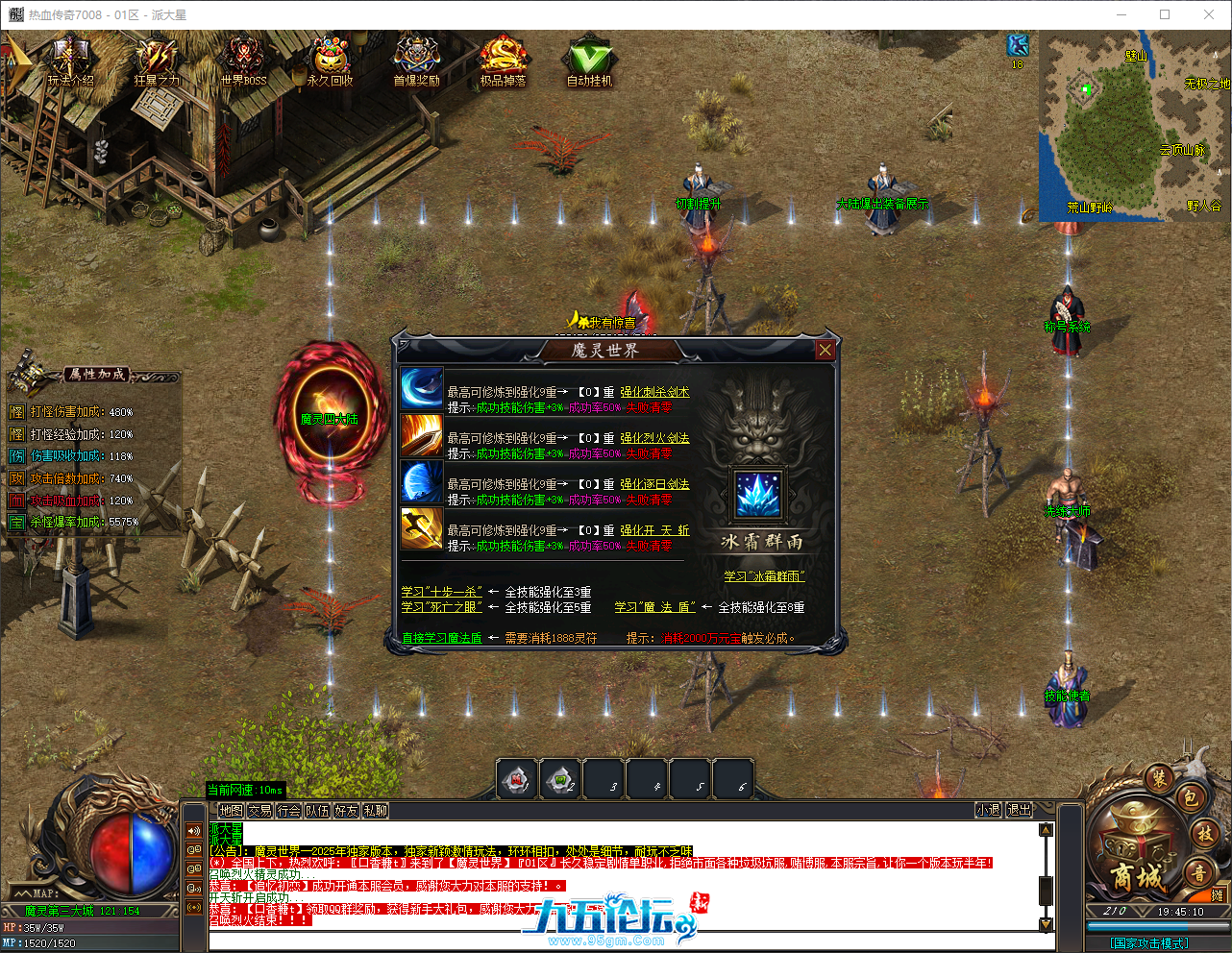Screen dimensions: 1232x953
Task: Open the 包 inventory bag icon
Action: pyautogui.click(x=1193, y=800)
